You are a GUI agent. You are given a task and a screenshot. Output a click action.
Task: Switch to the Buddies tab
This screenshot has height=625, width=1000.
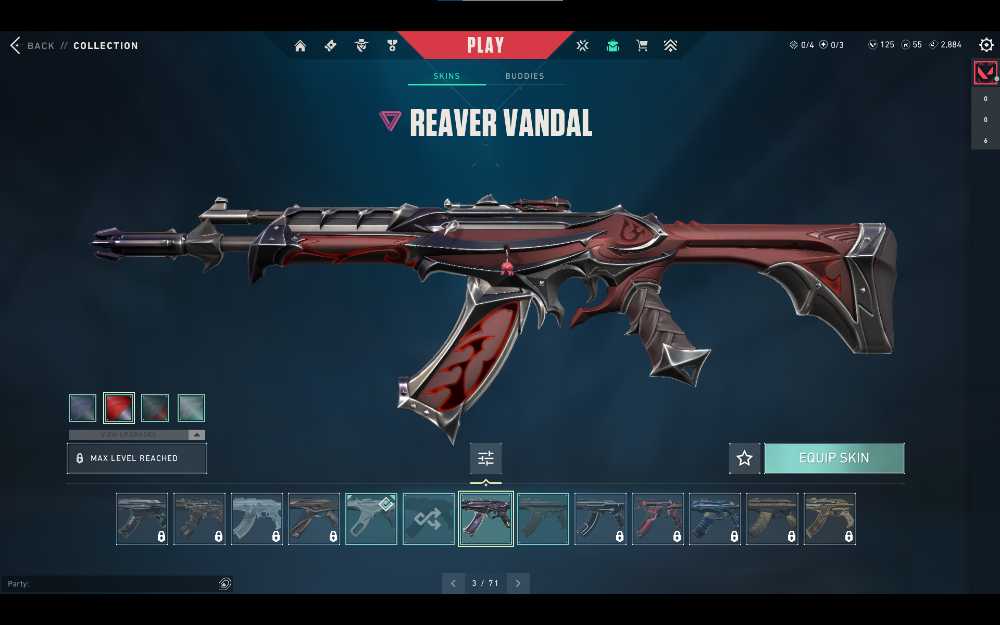[x=524, y=76]
